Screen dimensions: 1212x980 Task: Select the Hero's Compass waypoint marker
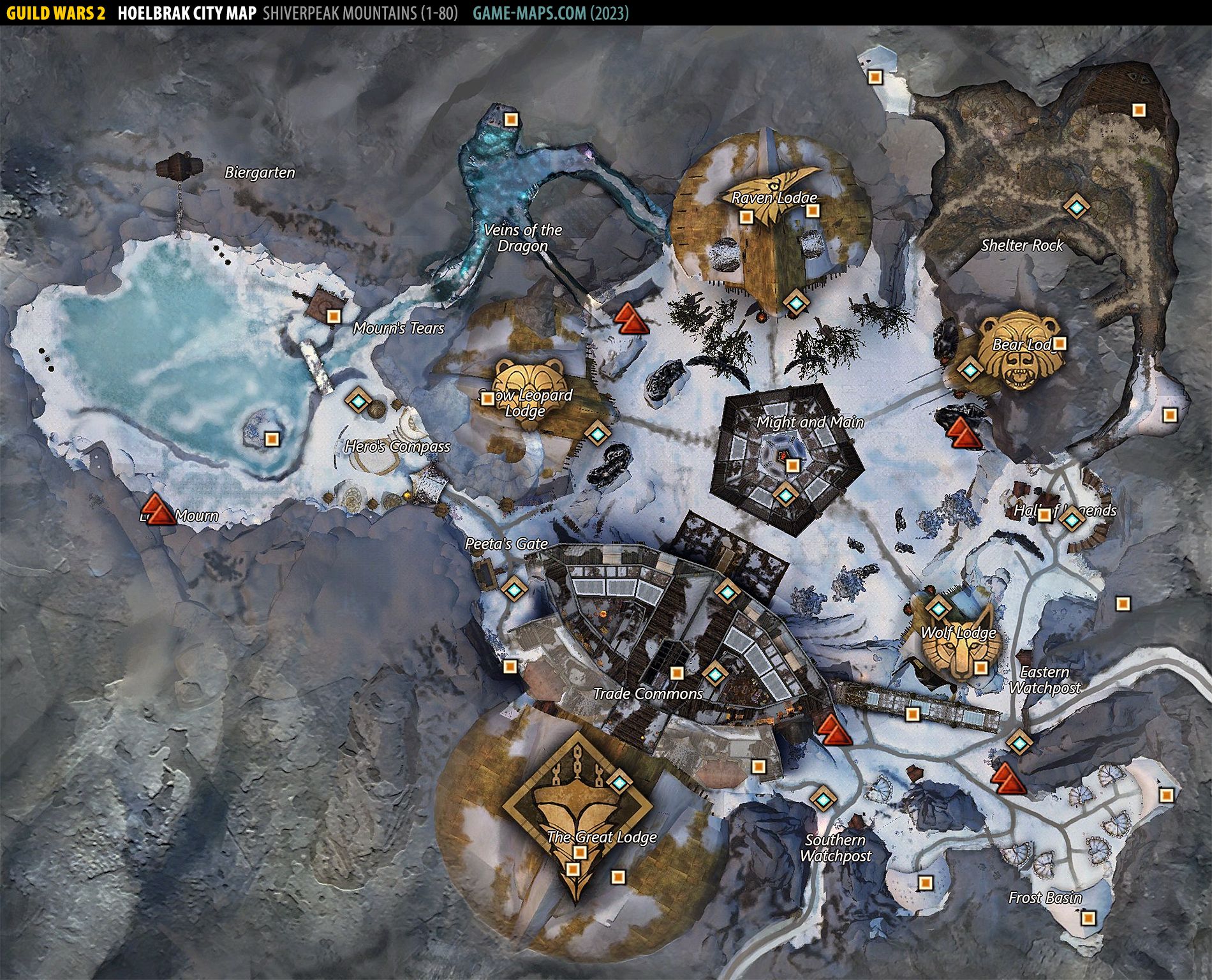pyautogui.click(x=358, y=401)
